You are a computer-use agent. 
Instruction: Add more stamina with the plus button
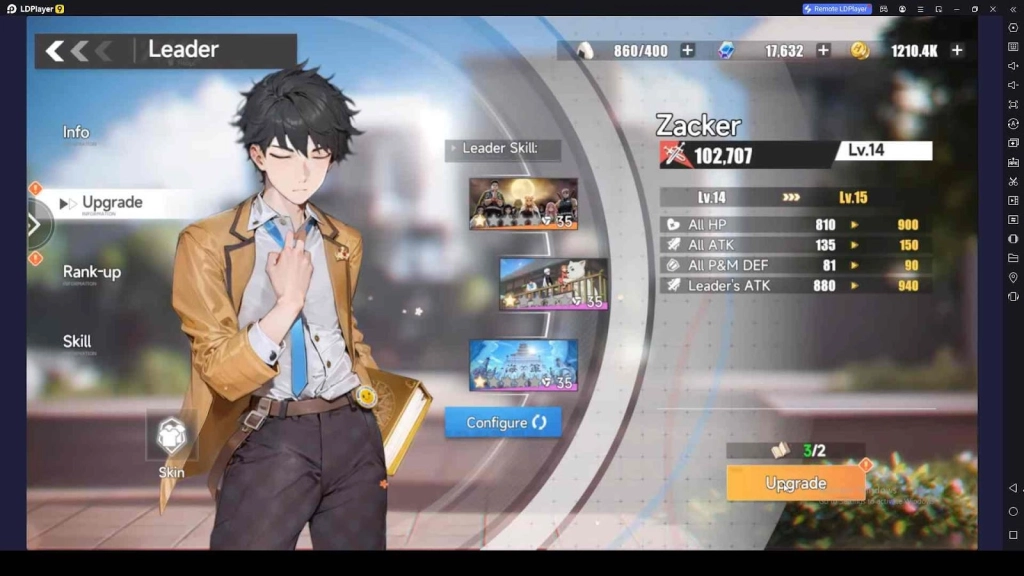[687, 51]
